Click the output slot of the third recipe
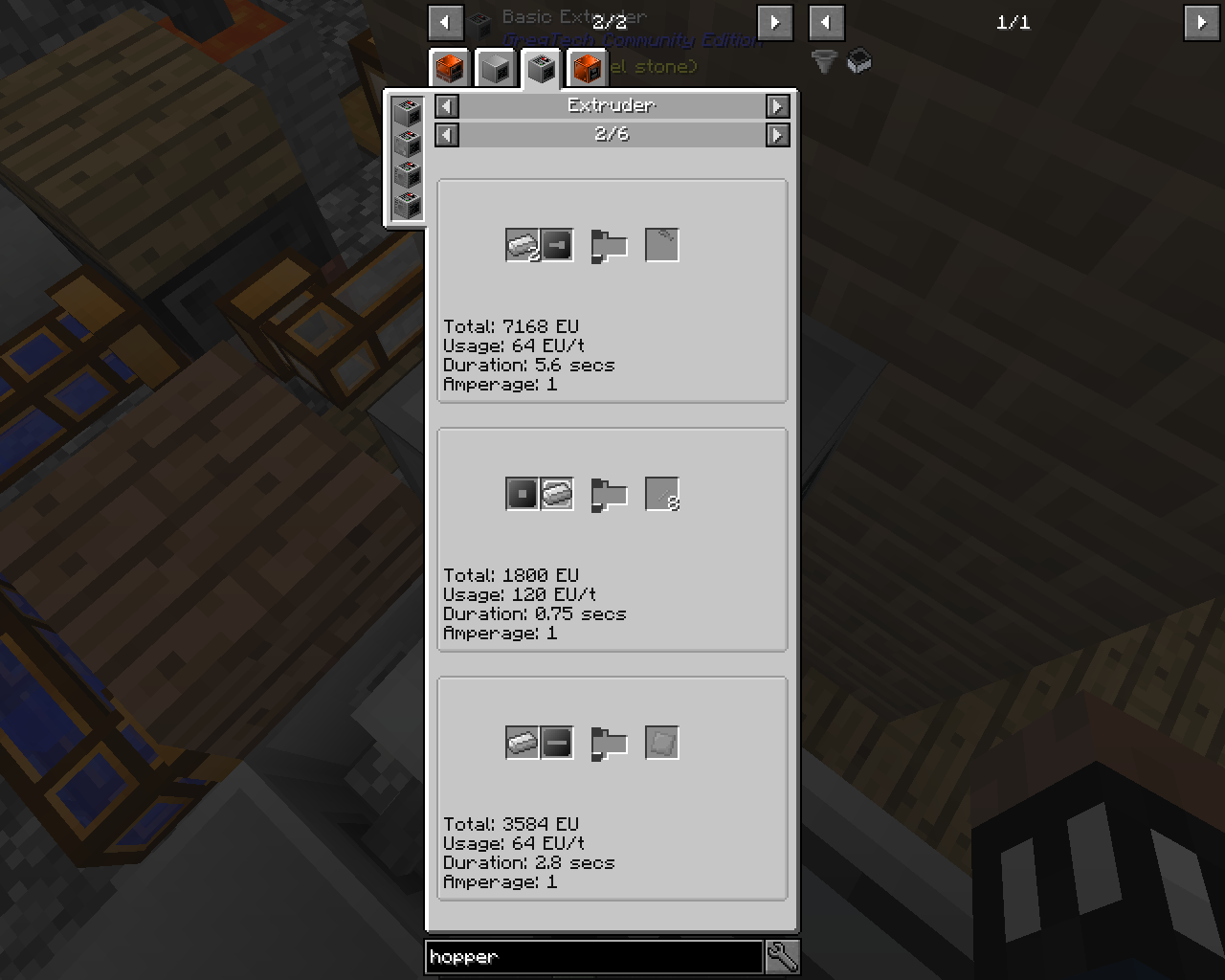This screenshot has width=1225, height=980. pyautogui.click(x=662, y=743)
